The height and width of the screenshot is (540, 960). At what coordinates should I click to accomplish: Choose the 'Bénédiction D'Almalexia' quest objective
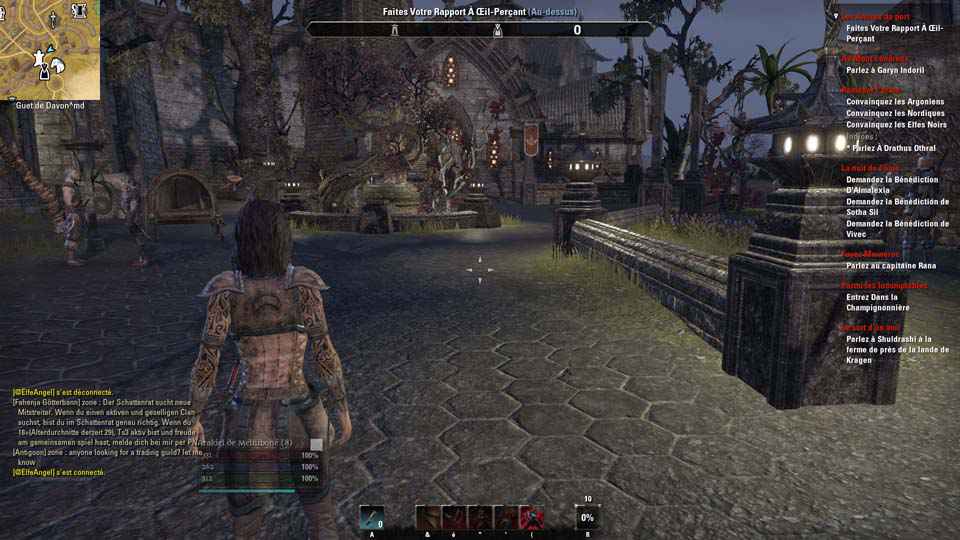pyautogui.click(x=893, y=184)
